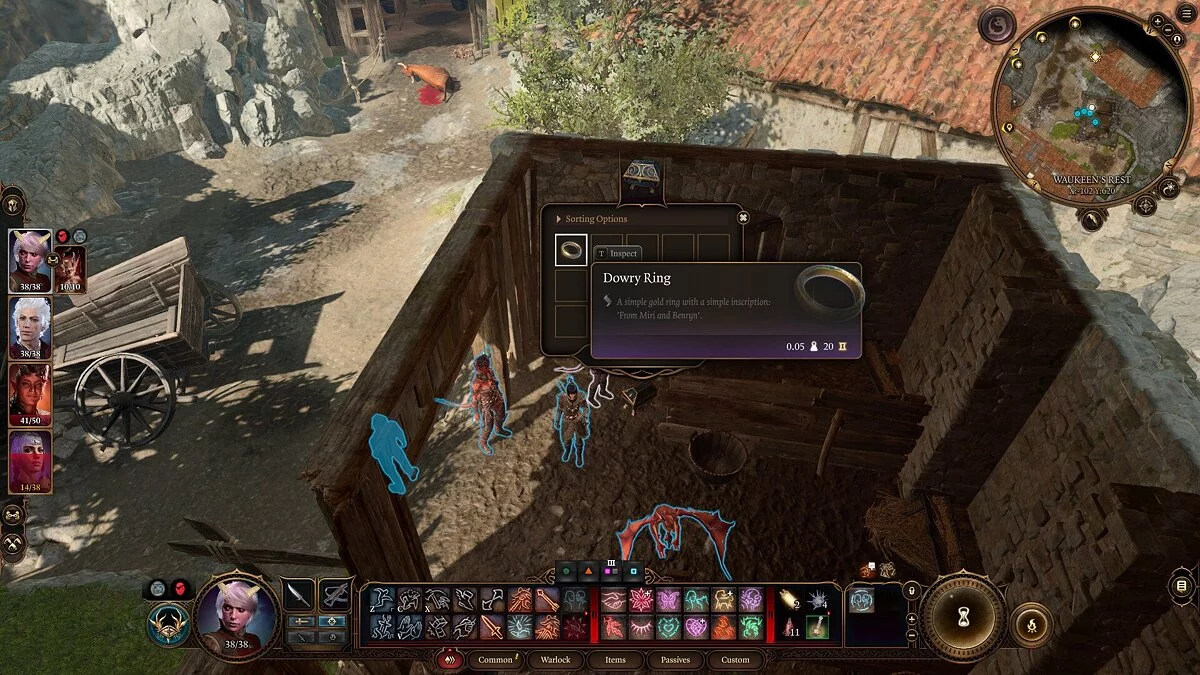Open the Items hotbar tab
Viewport: 1200px width, 675px height.
point(615,660)
